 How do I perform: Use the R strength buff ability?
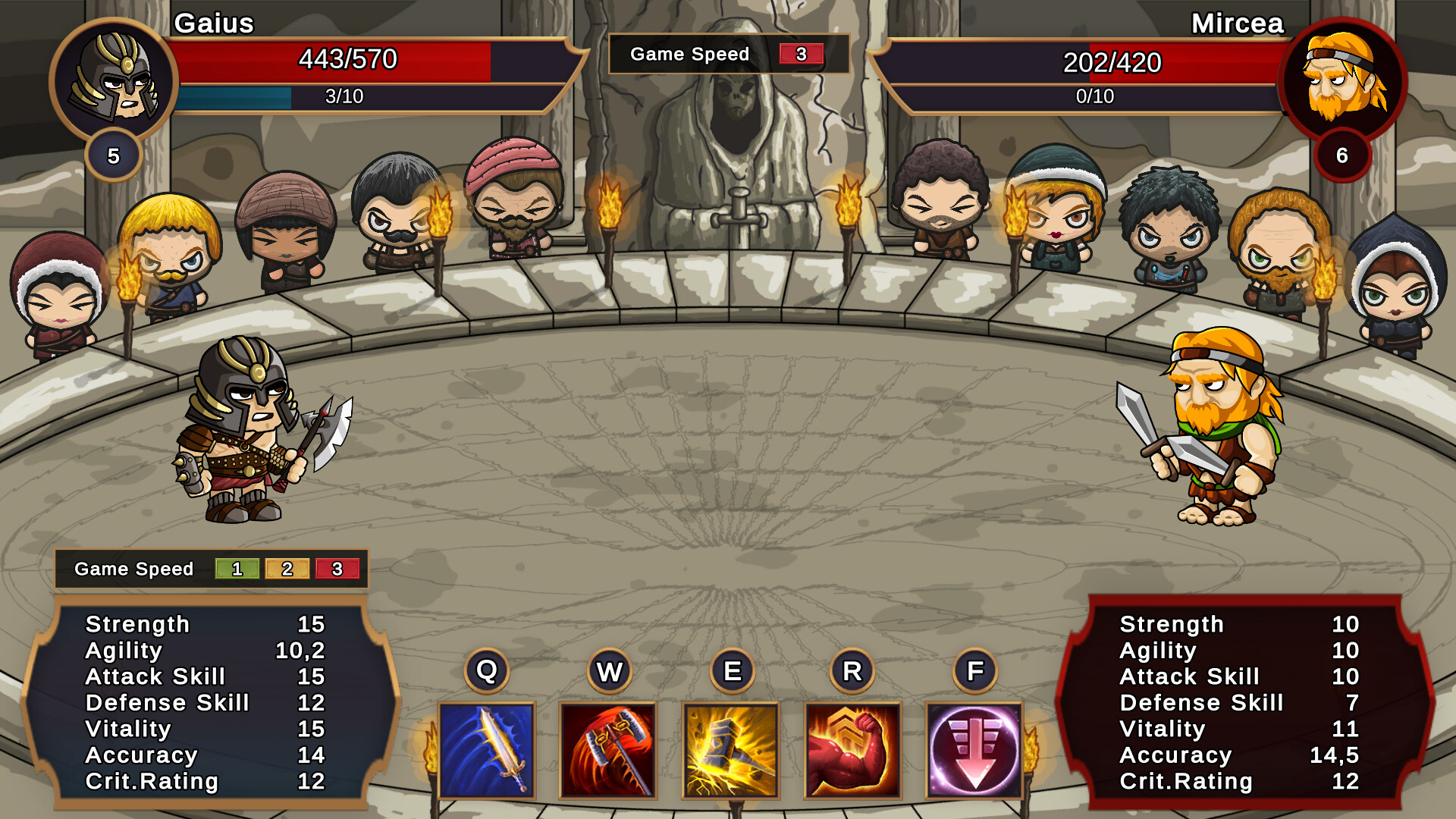[854, 753]
